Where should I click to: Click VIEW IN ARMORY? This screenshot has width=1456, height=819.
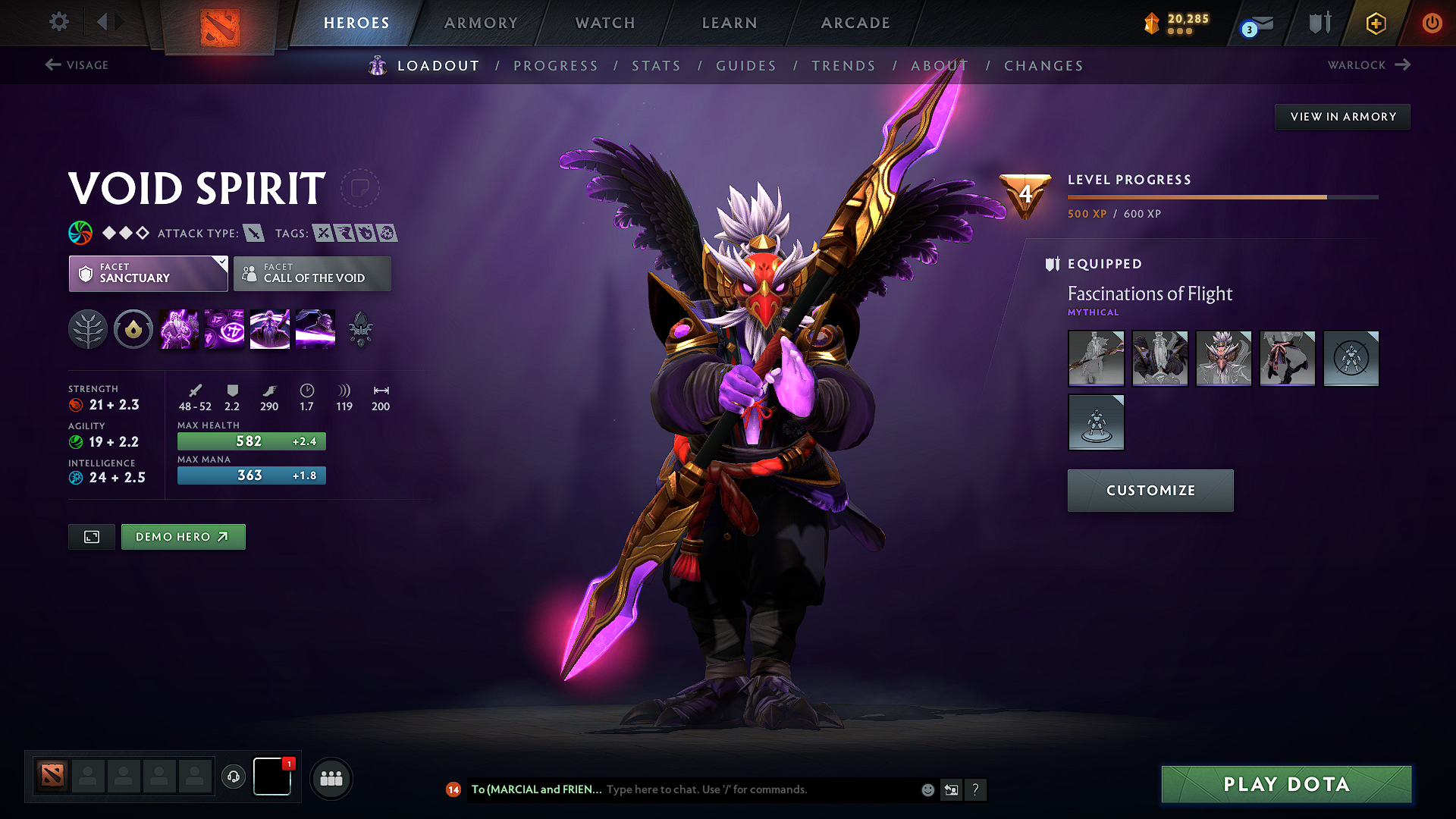pyautogui.click(x=1342, y=116)
